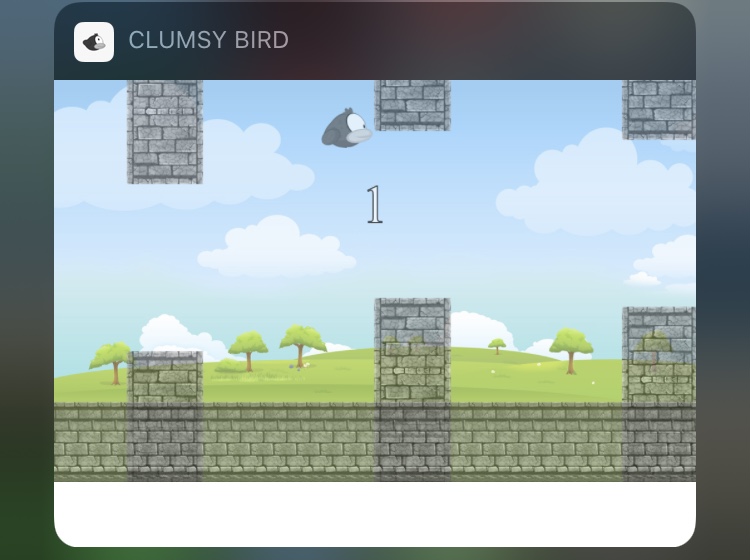The height and width of the screenshot is (560, 750).
Task: Tap the Clumsy Bird app icon in widget header
Action: 94,42
